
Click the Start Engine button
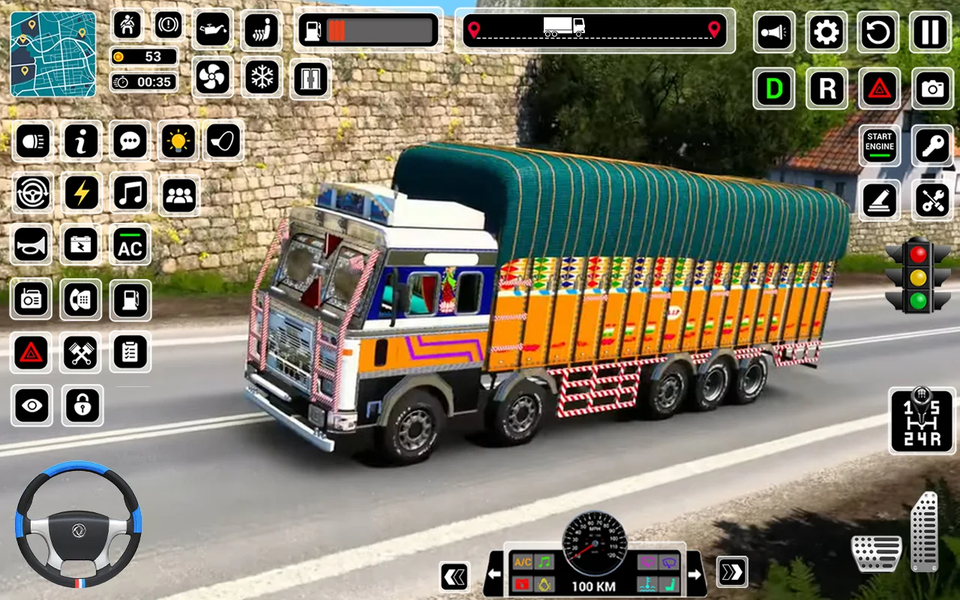[880, 145]
